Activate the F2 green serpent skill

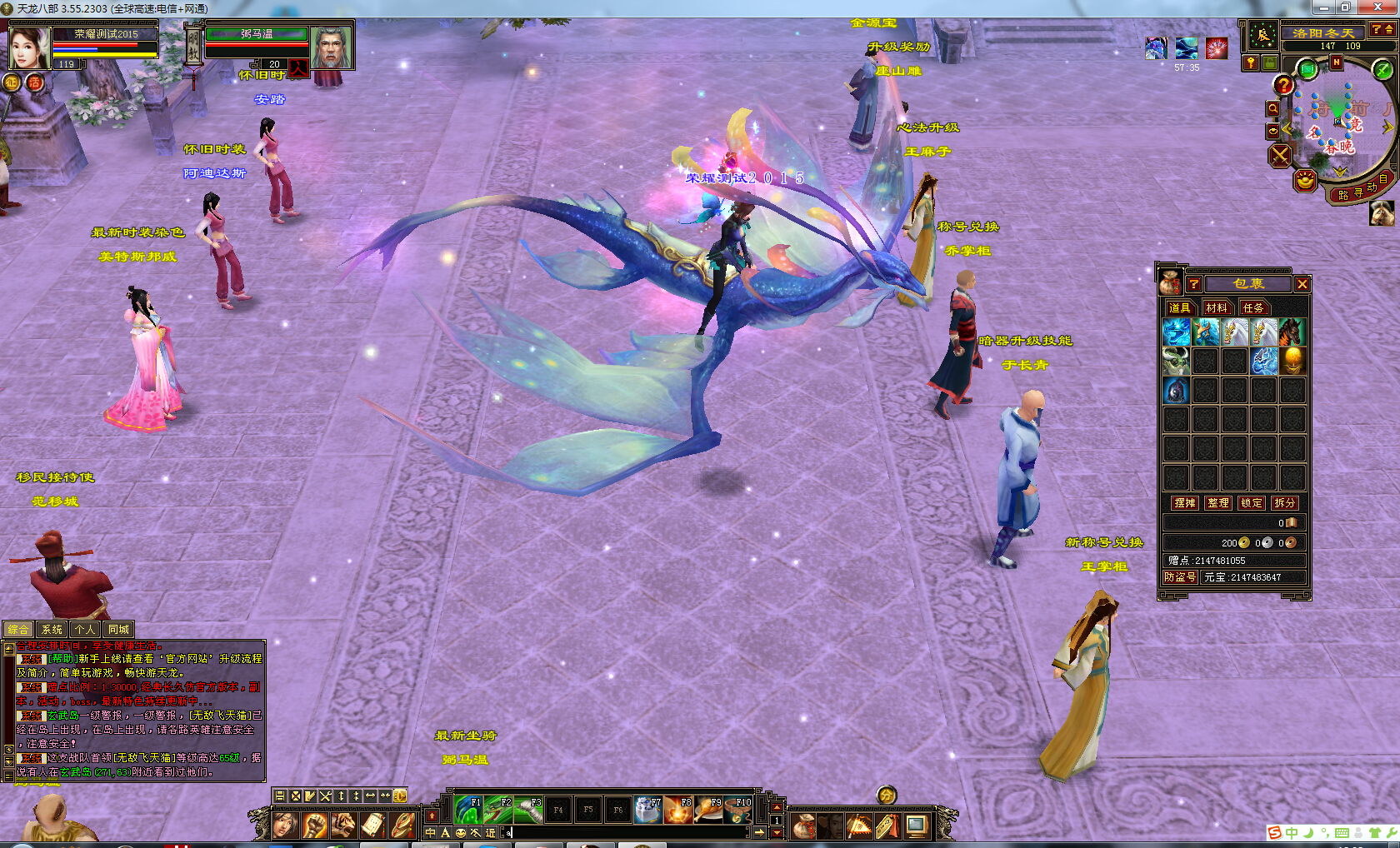coord(498,809)
